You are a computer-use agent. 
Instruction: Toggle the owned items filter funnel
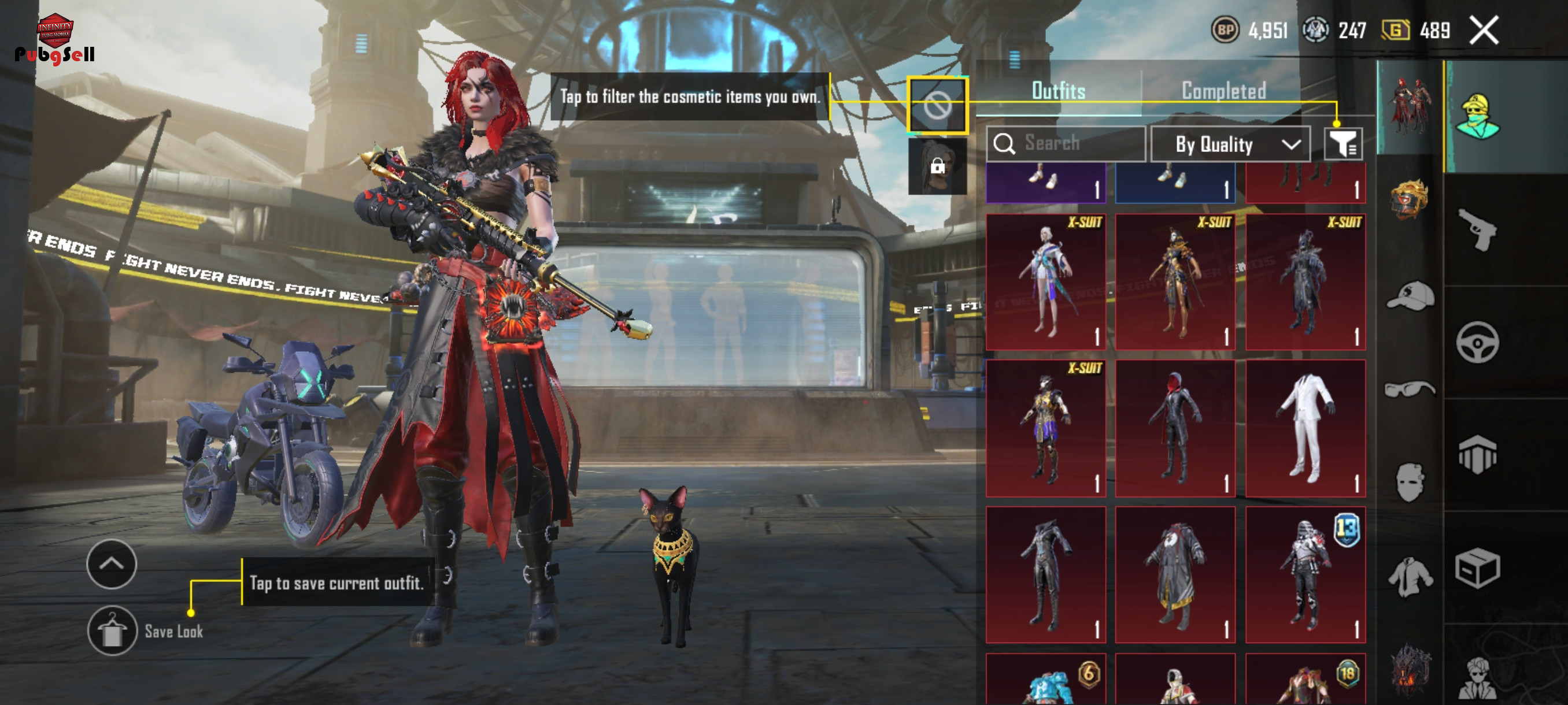click(1342, 144)
